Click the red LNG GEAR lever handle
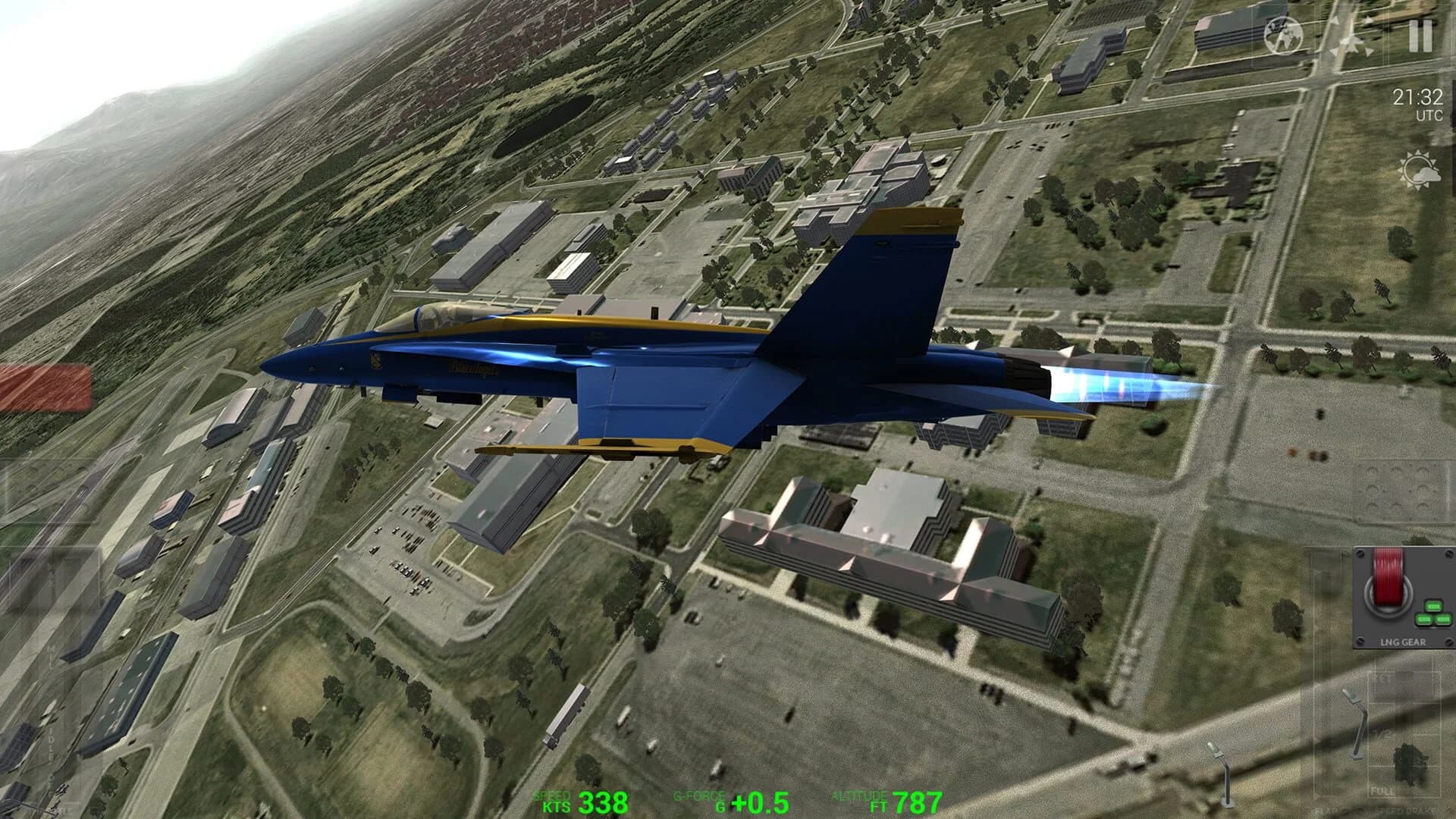Screen dimensions: 1456x819 click(1388, 573)
